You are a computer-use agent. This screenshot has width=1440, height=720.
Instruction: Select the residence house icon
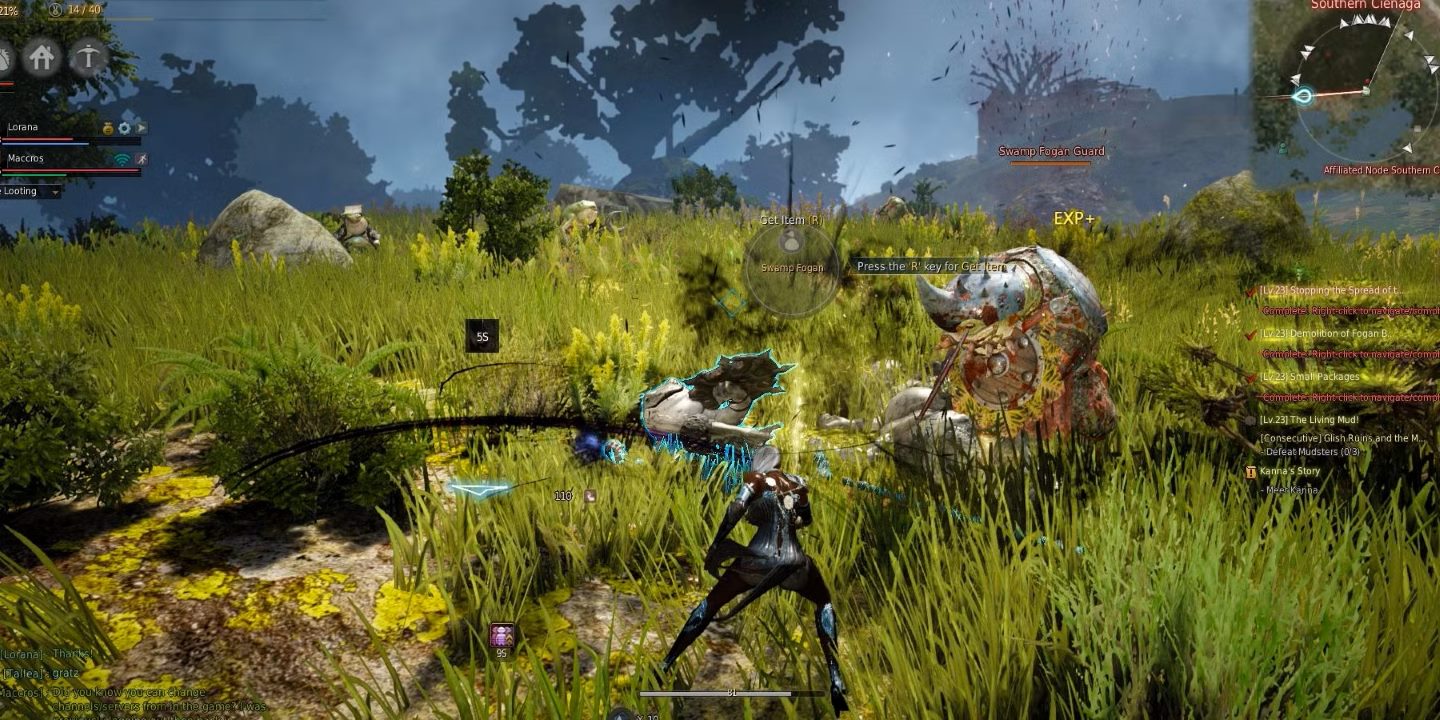coord(41,58)
